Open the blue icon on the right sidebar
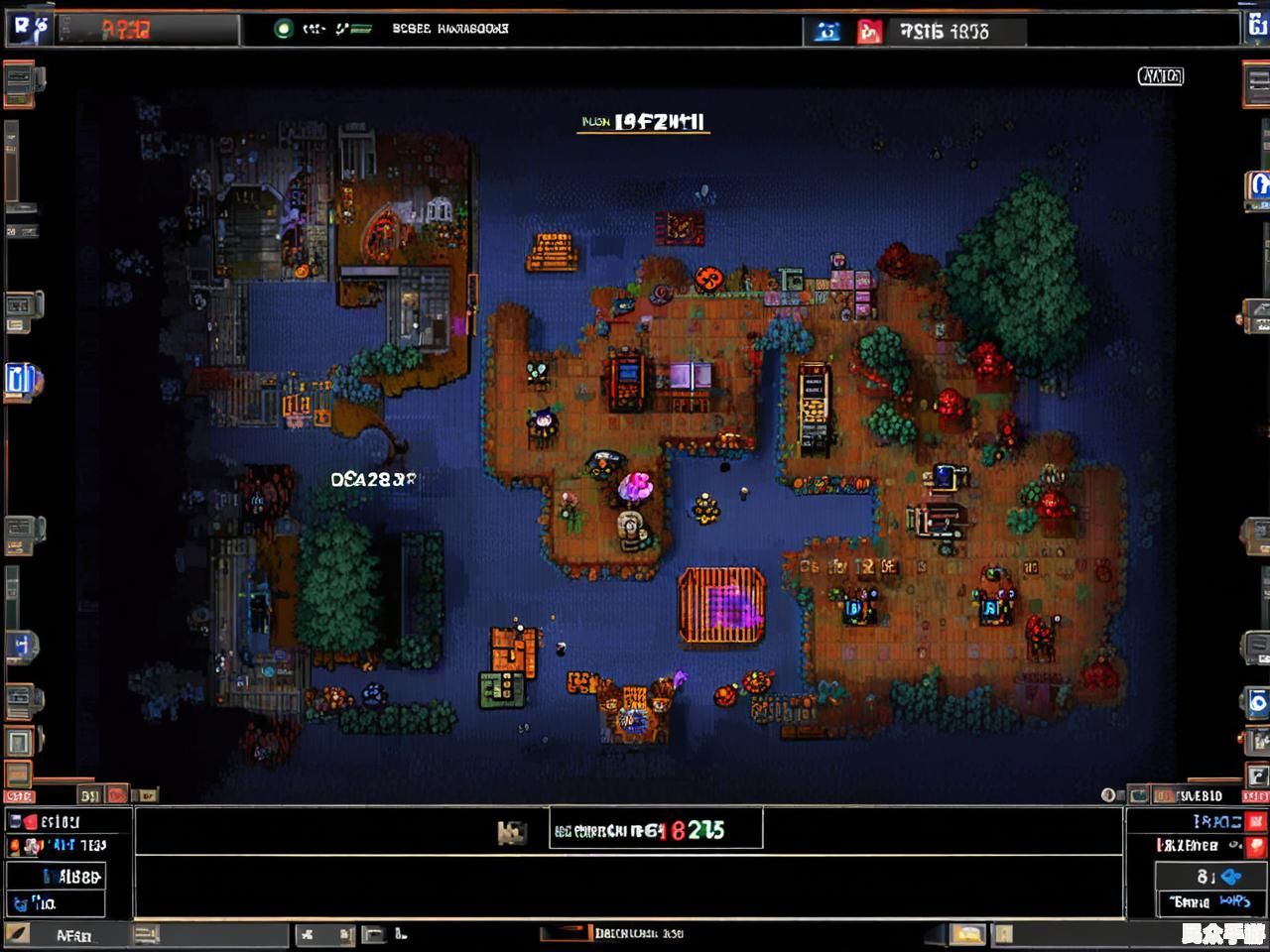Viewport: 1270px width, 952px height. pyautogui.click(x=1257, y=185)
